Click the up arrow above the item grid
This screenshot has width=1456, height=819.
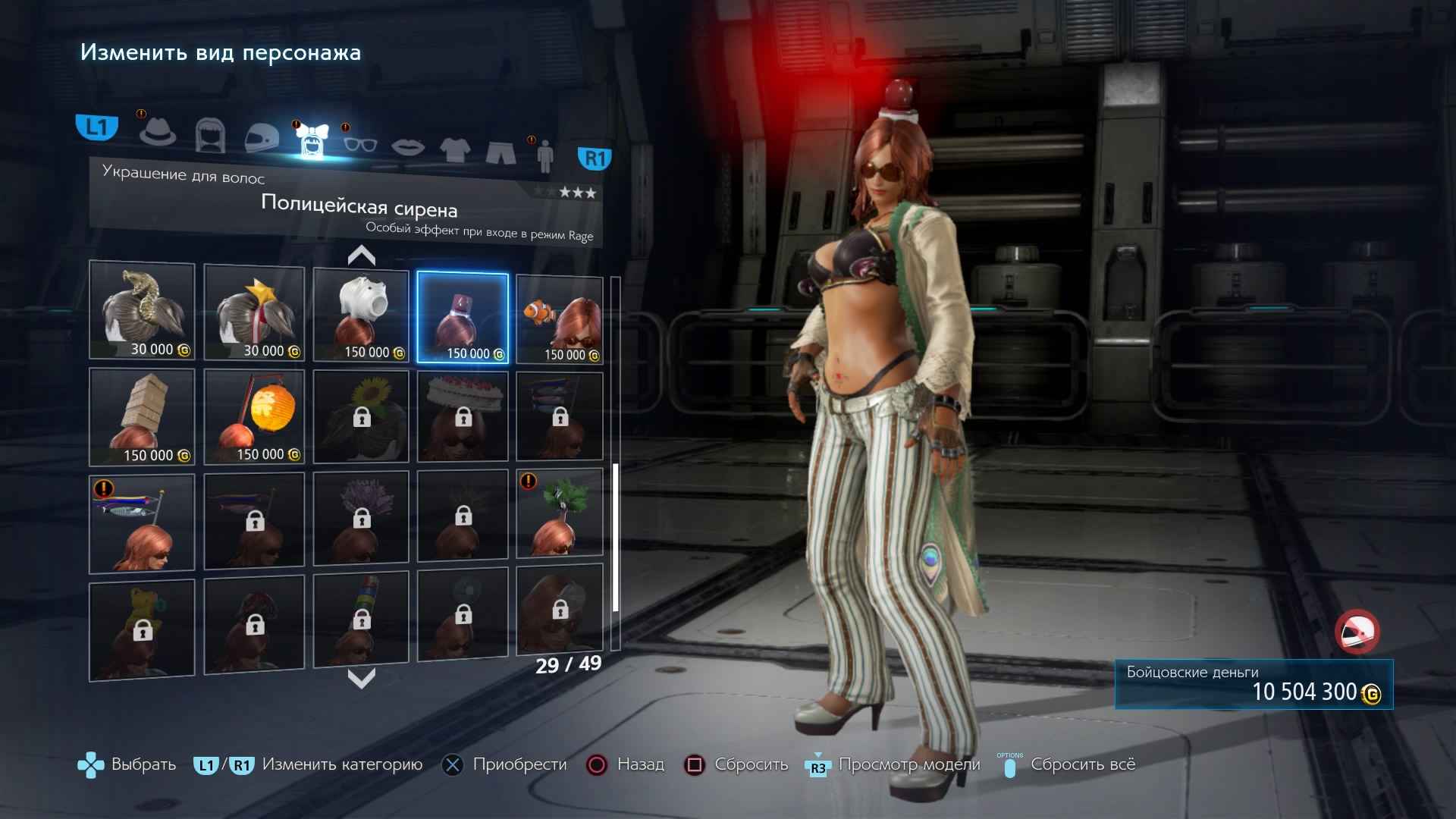[x=362, y=256]
